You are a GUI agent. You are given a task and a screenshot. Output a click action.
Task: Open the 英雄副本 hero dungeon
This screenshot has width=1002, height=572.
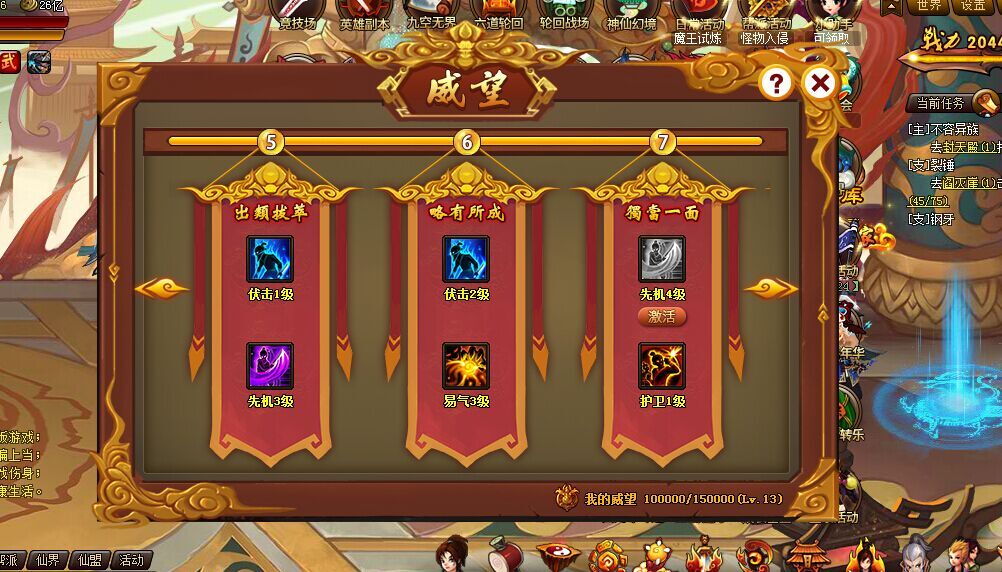pyautogui.click(x=364, y=14)
